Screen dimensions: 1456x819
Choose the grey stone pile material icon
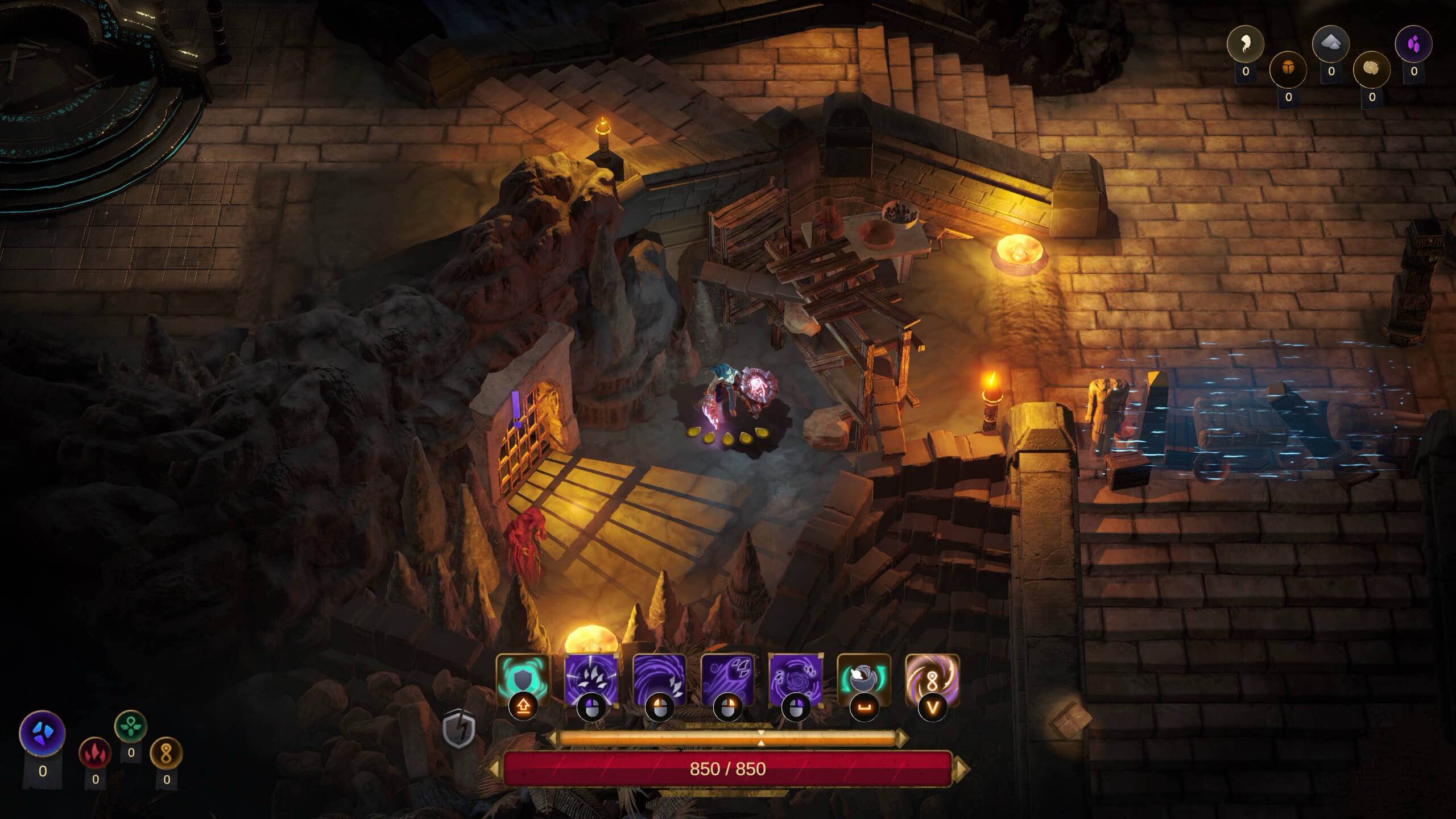[x=1331, y=43]
